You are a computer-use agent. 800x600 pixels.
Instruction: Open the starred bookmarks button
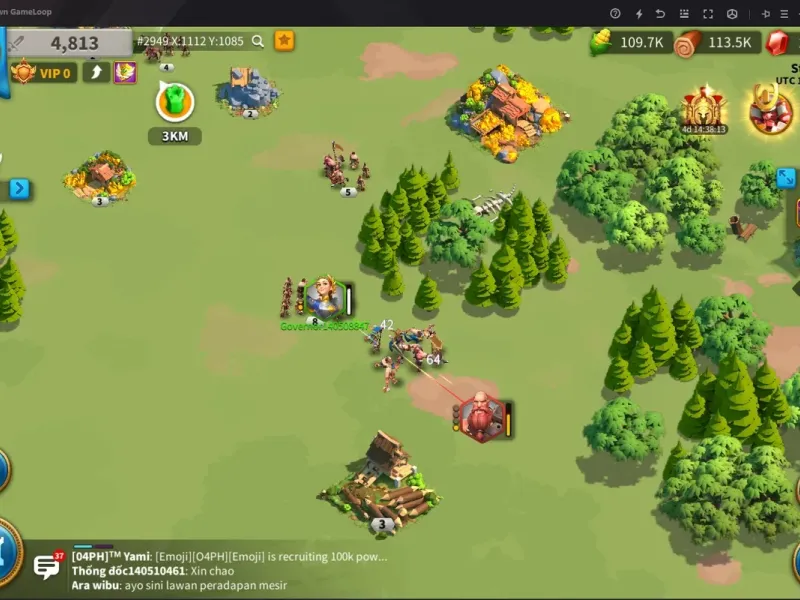tap(285, 41)
